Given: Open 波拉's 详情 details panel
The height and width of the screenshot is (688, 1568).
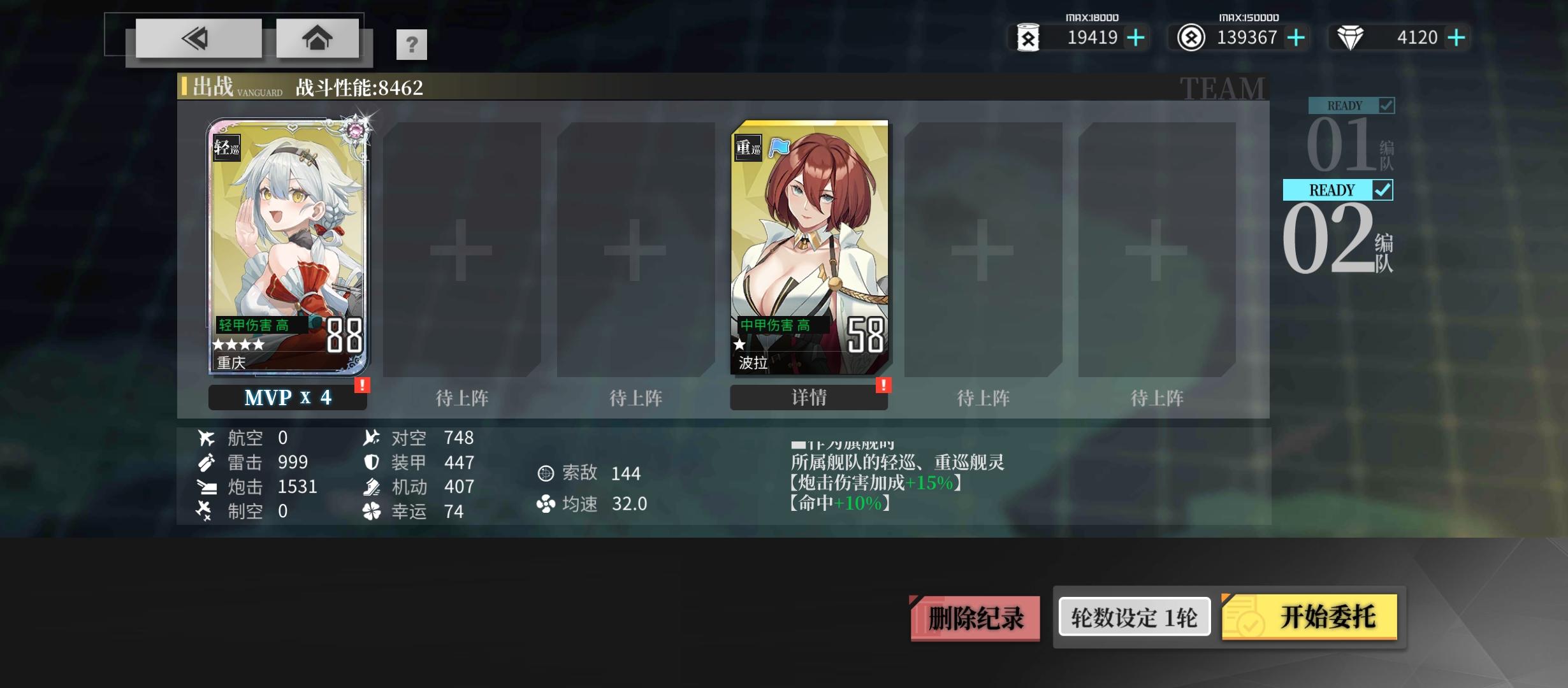Looking at the screenshot, I should coord(808,397).
